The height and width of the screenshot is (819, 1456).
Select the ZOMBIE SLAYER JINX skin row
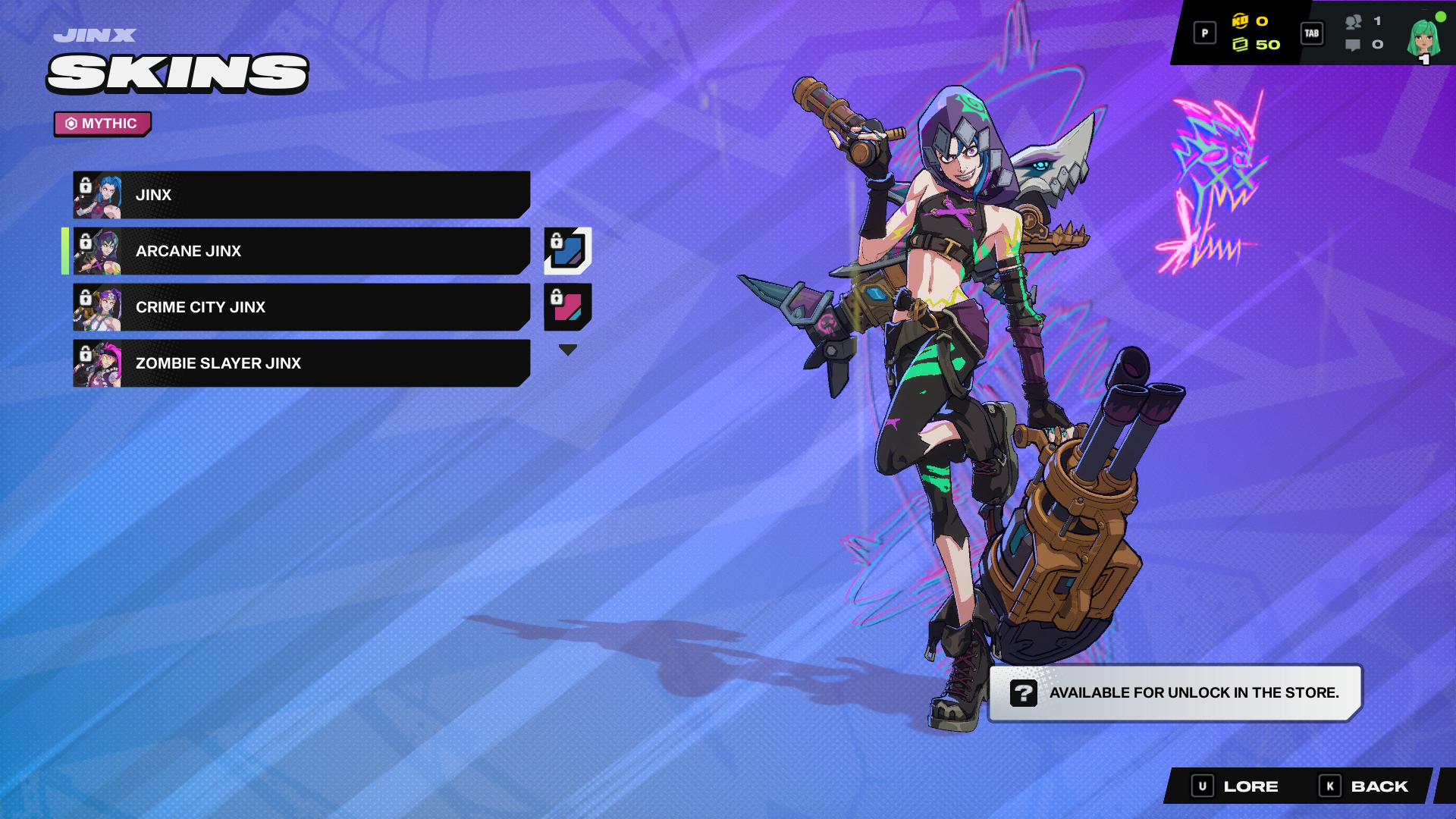[x=303, y=364]
